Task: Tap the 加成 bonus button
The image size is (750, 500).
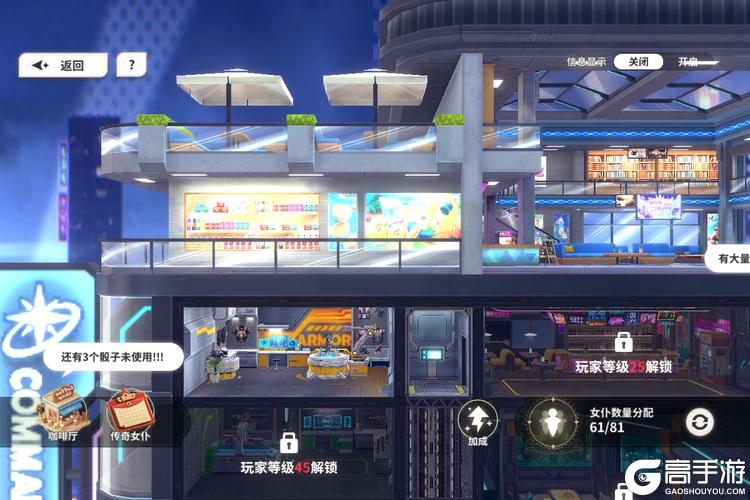Action: (477, 422)
